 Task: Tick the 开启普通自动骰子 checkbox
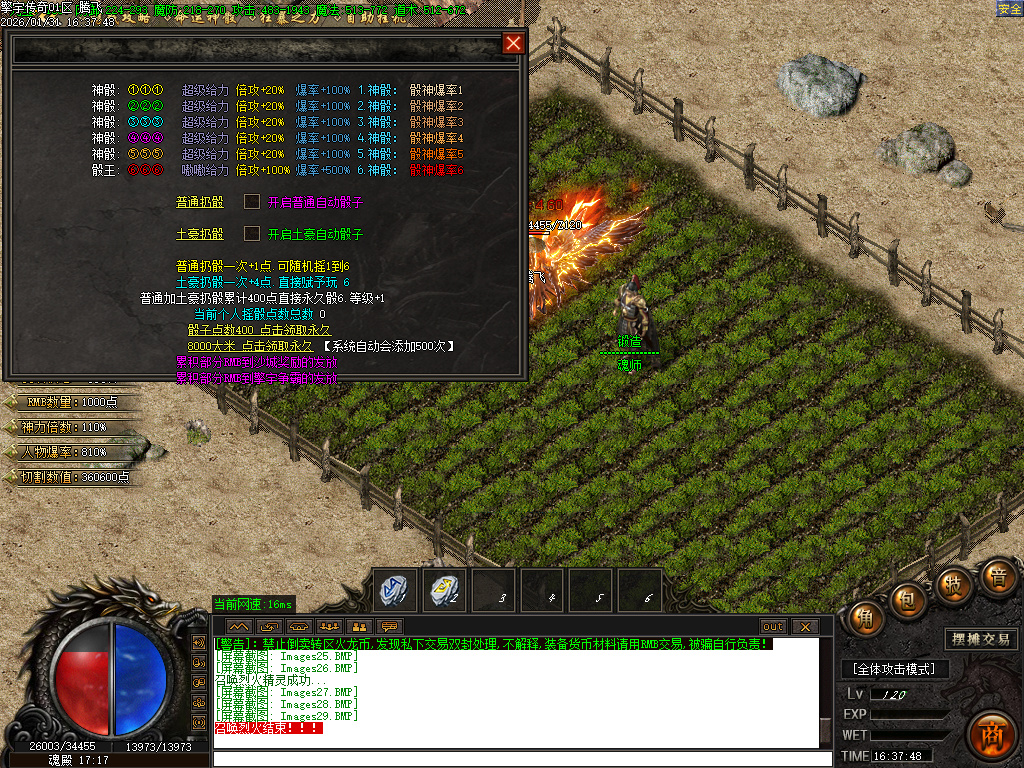252,202
